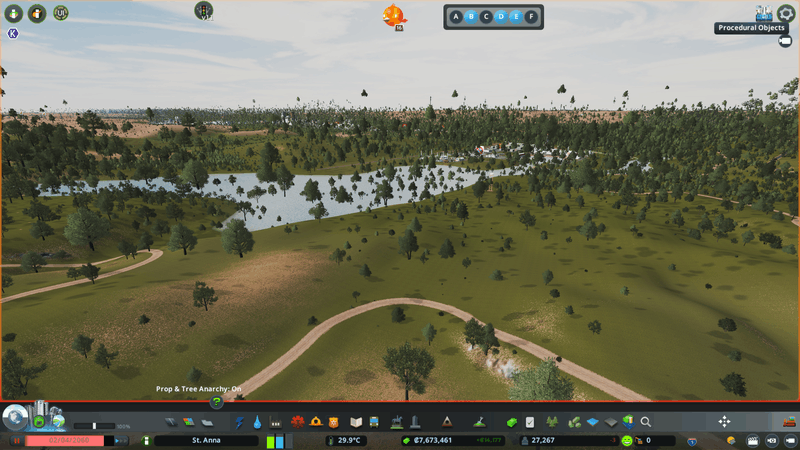Open the Find It magnifier search
Screen dimensions: 800x450
click(x=646, y=422)
